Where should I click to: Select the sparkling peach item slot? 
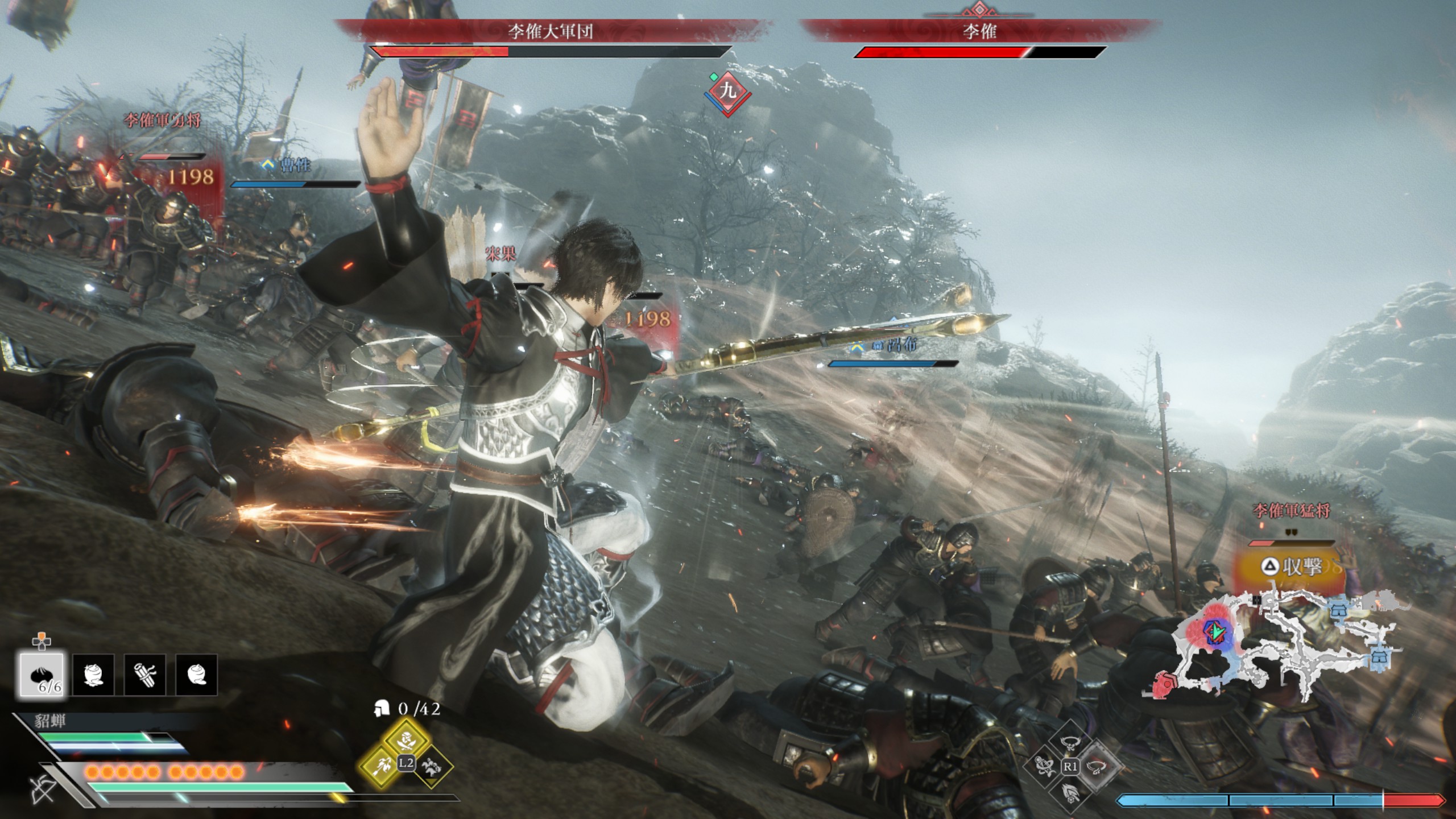pyautogui.click(x=93, y=675)
